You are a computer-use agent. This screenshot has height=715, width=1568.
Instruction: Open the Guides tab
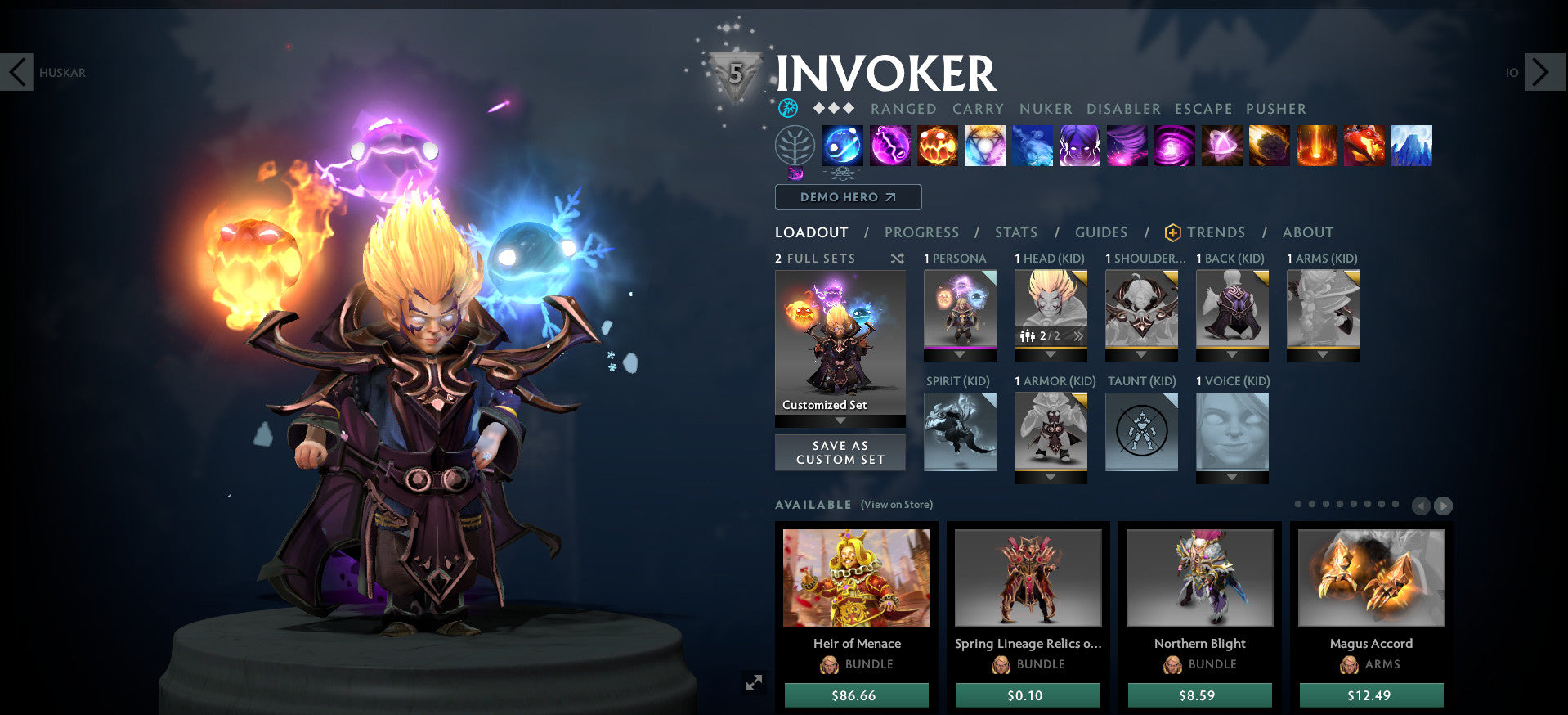(x=1101, y=232)
